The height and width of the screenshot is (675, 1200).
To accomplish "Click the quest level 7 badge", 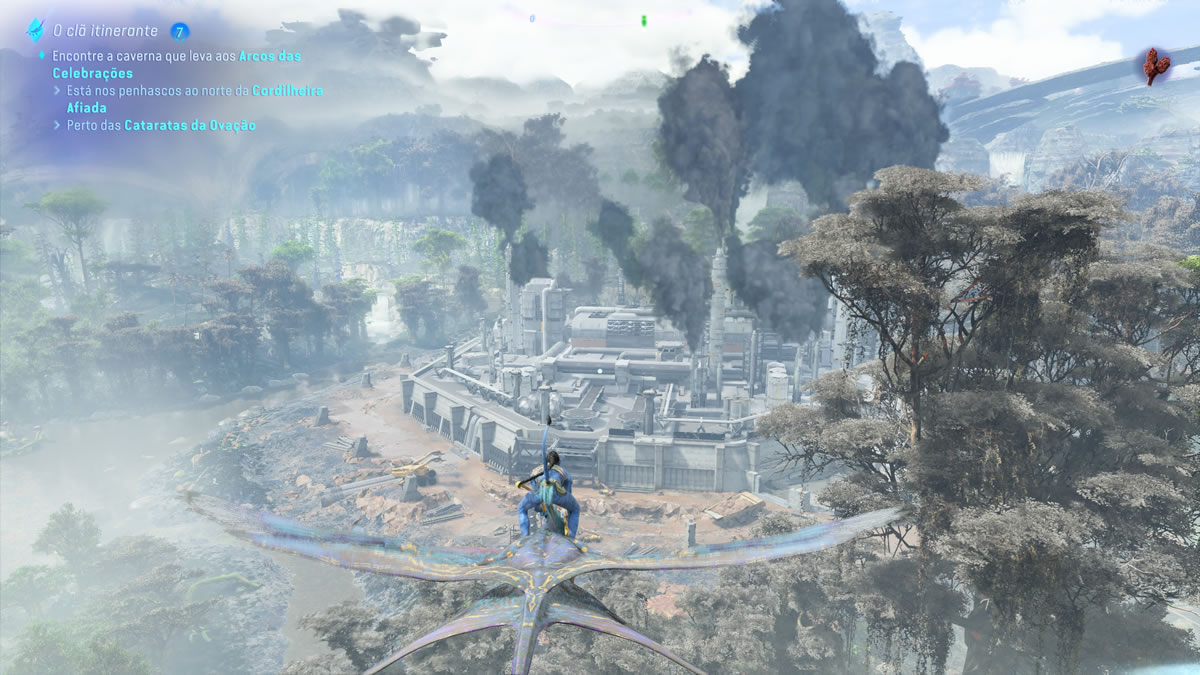I will tap(180, 30).
